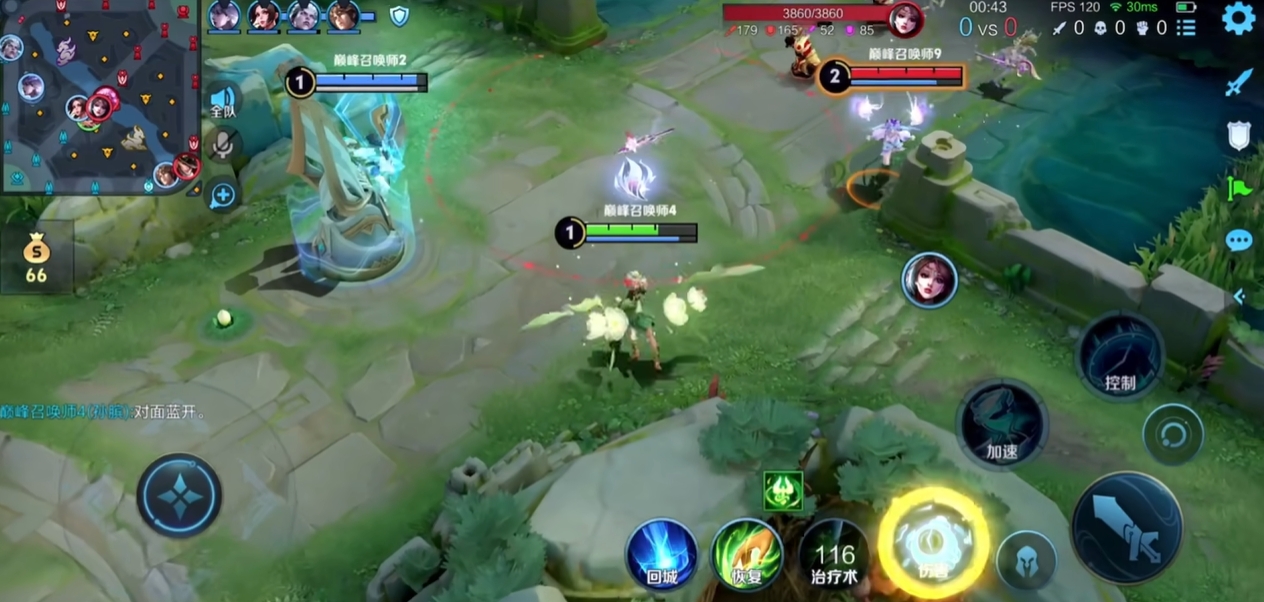The image size is (1264, 602).
Task: Tap the helmet icon button
Action: click(x=1026, y=560)
